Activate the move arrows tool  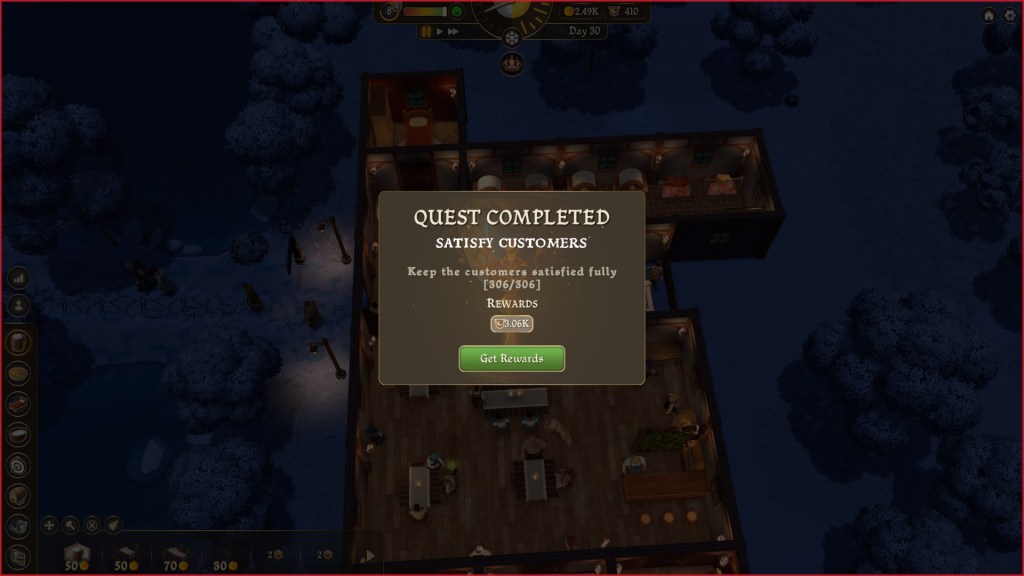(49, 524)
